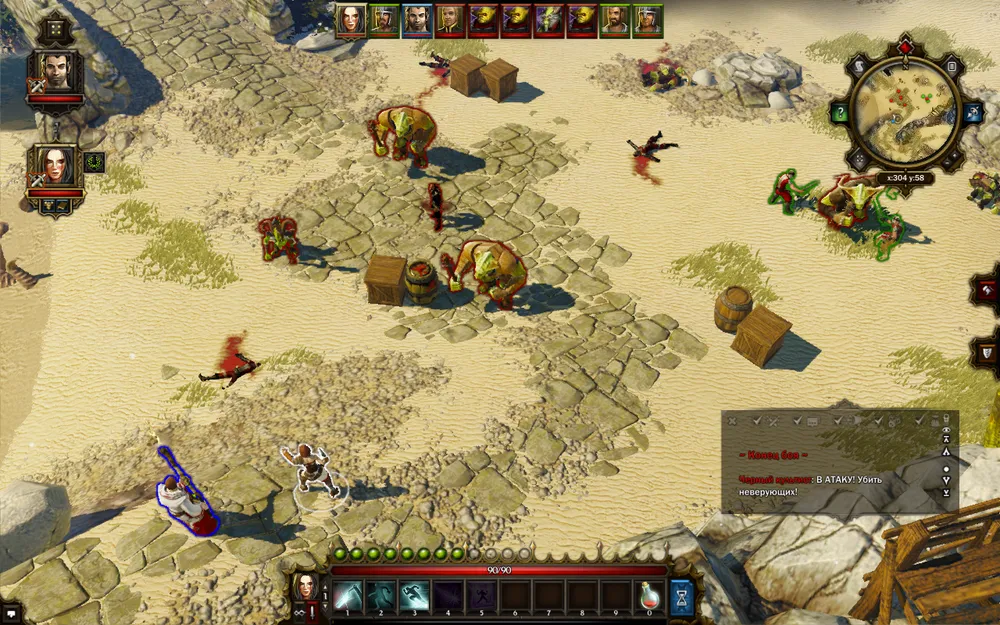Click the sword weapon toggle beside hotbar portrait

[x=314, y=609]
